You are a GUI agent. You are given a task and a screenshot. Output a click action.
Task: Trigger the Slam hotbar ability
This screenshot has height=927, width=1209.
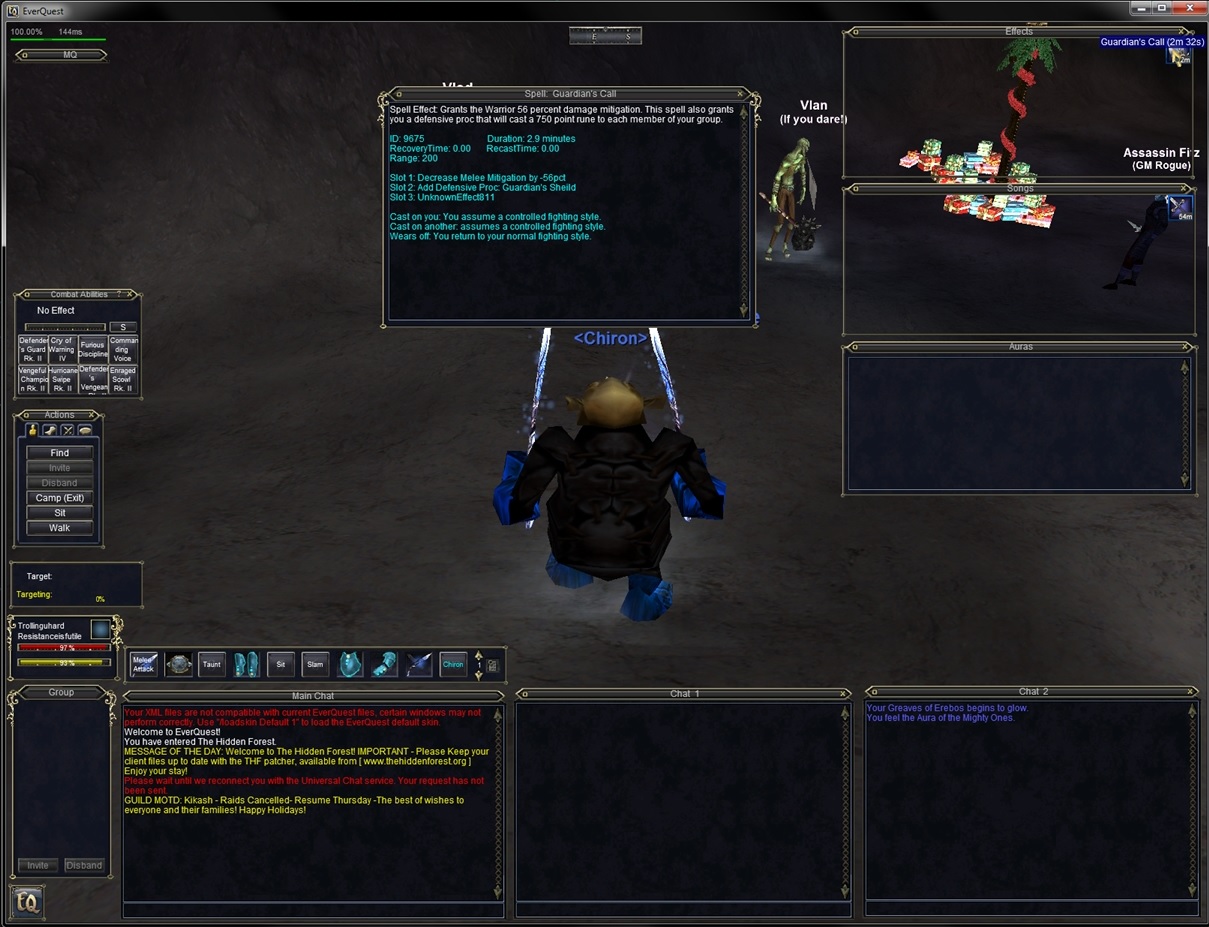click(x=315, y=664)
